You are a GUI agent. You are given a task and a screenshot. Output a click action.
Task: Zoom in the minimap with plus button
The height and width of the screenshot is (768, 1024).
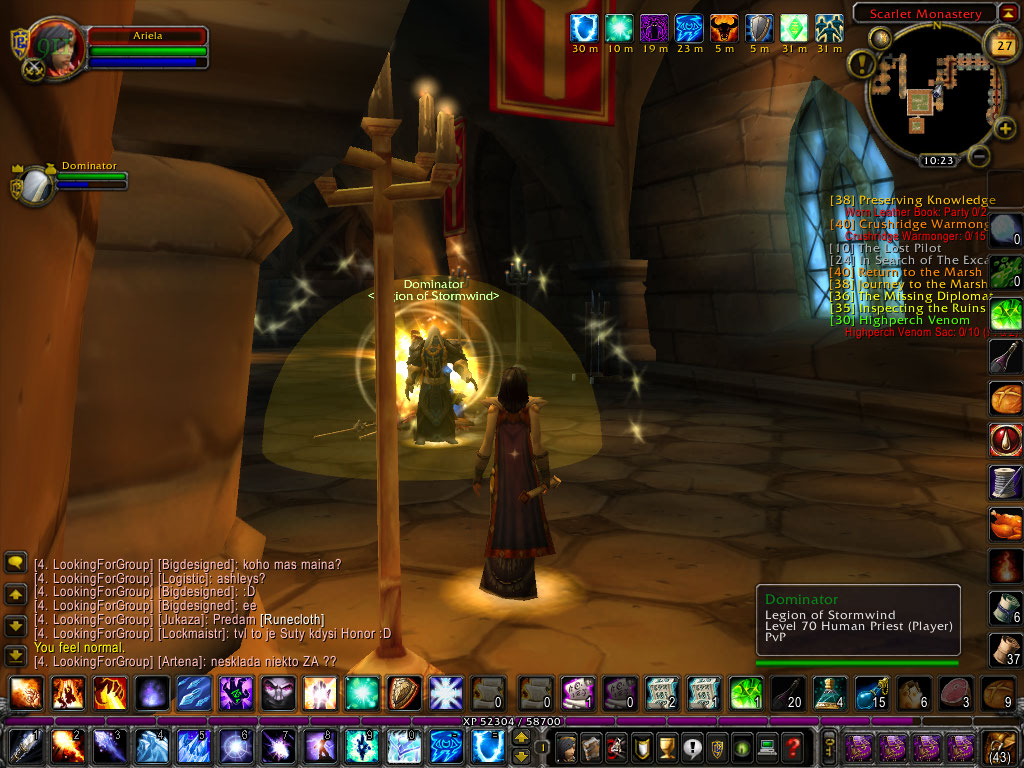1004,128
